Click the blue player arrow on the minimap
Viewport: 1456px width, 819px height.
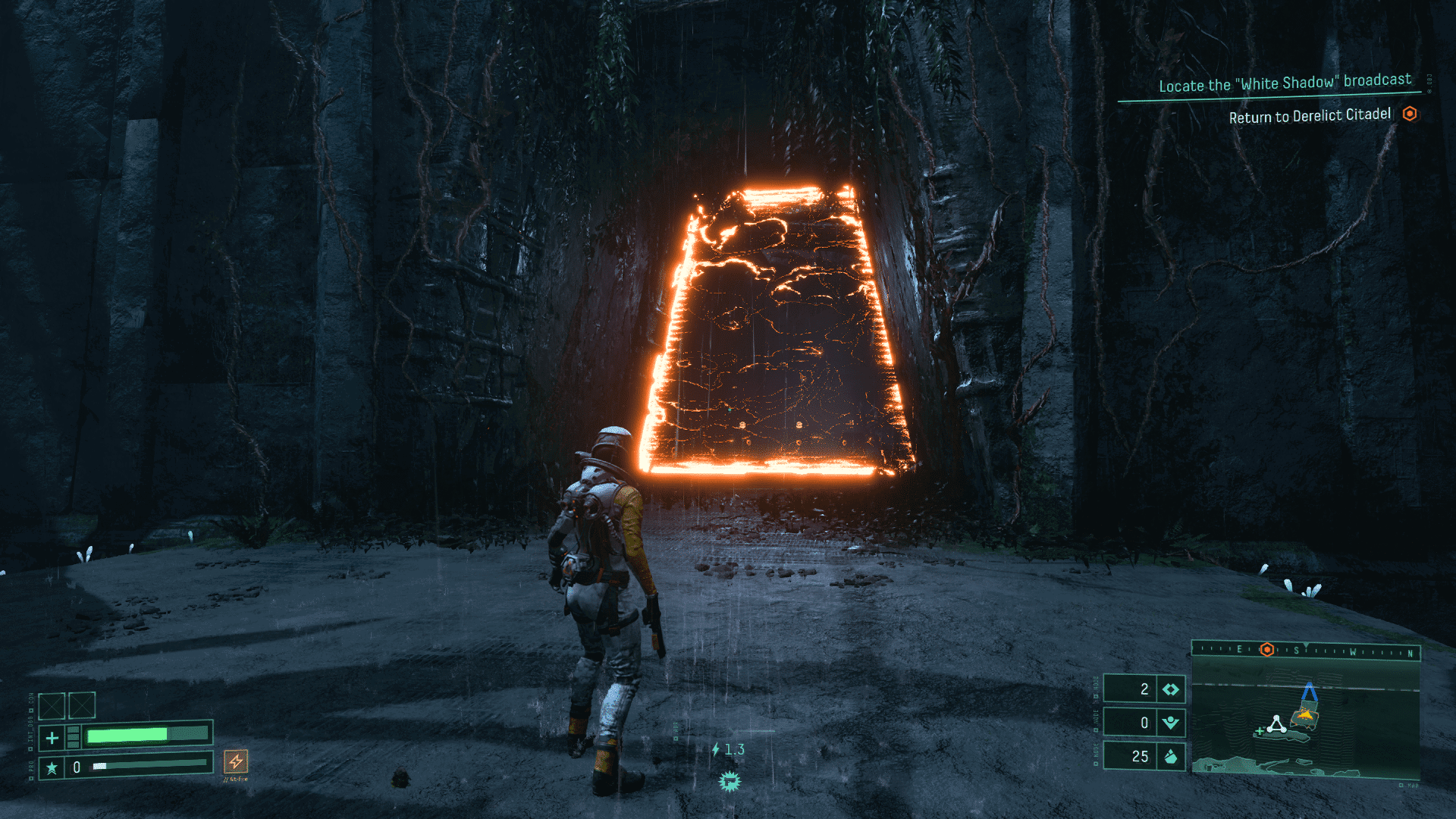(1309, 690)
